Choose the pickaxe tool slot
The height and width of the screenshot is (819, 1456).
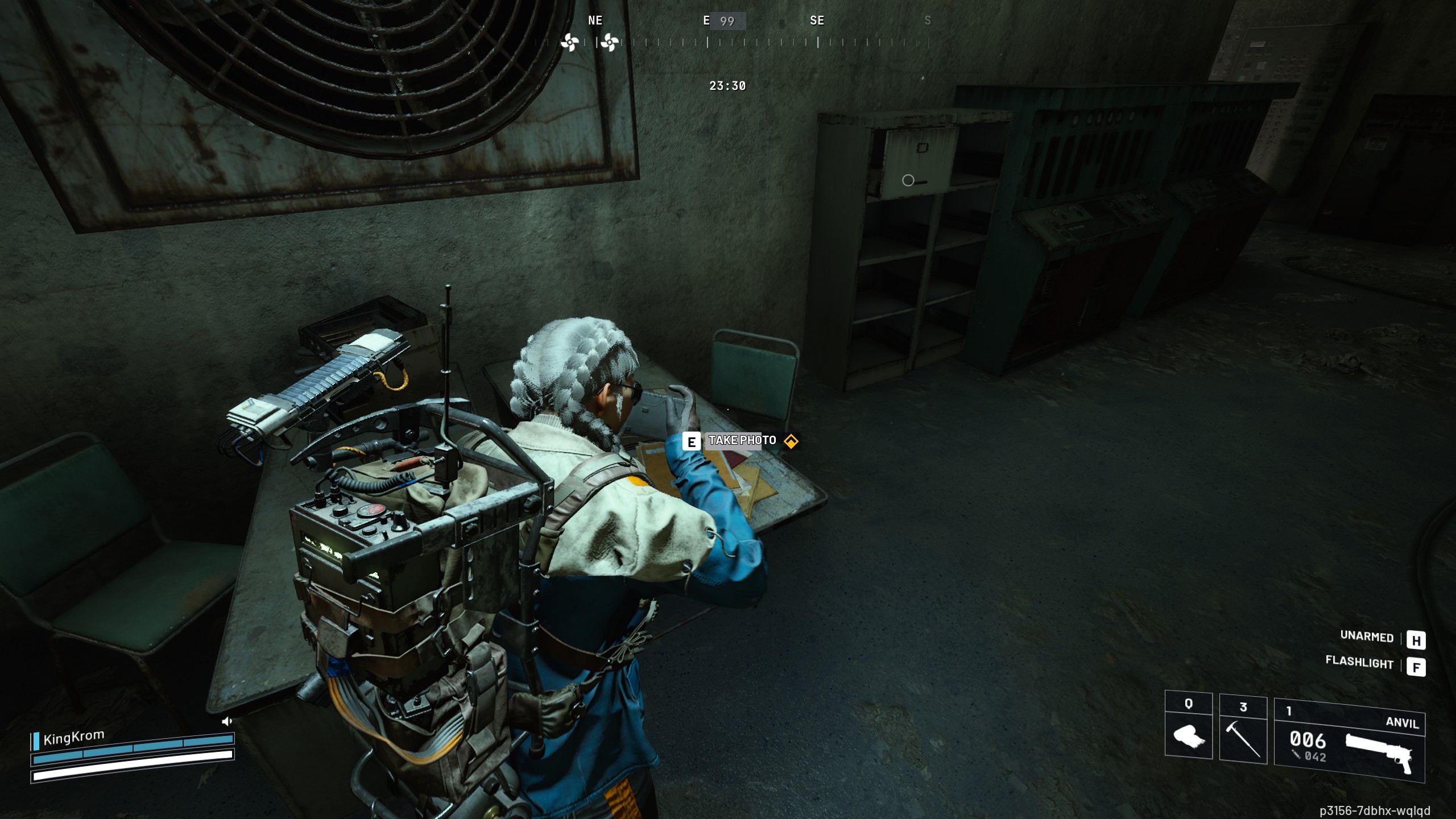pos(1243,730)
